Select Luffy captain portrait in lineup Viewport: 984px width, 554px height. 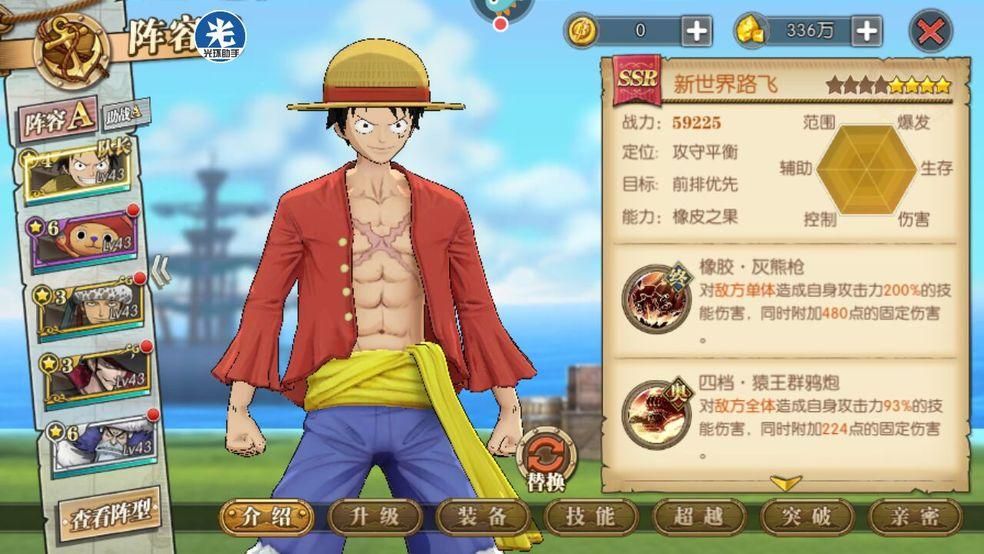[85, 174]
